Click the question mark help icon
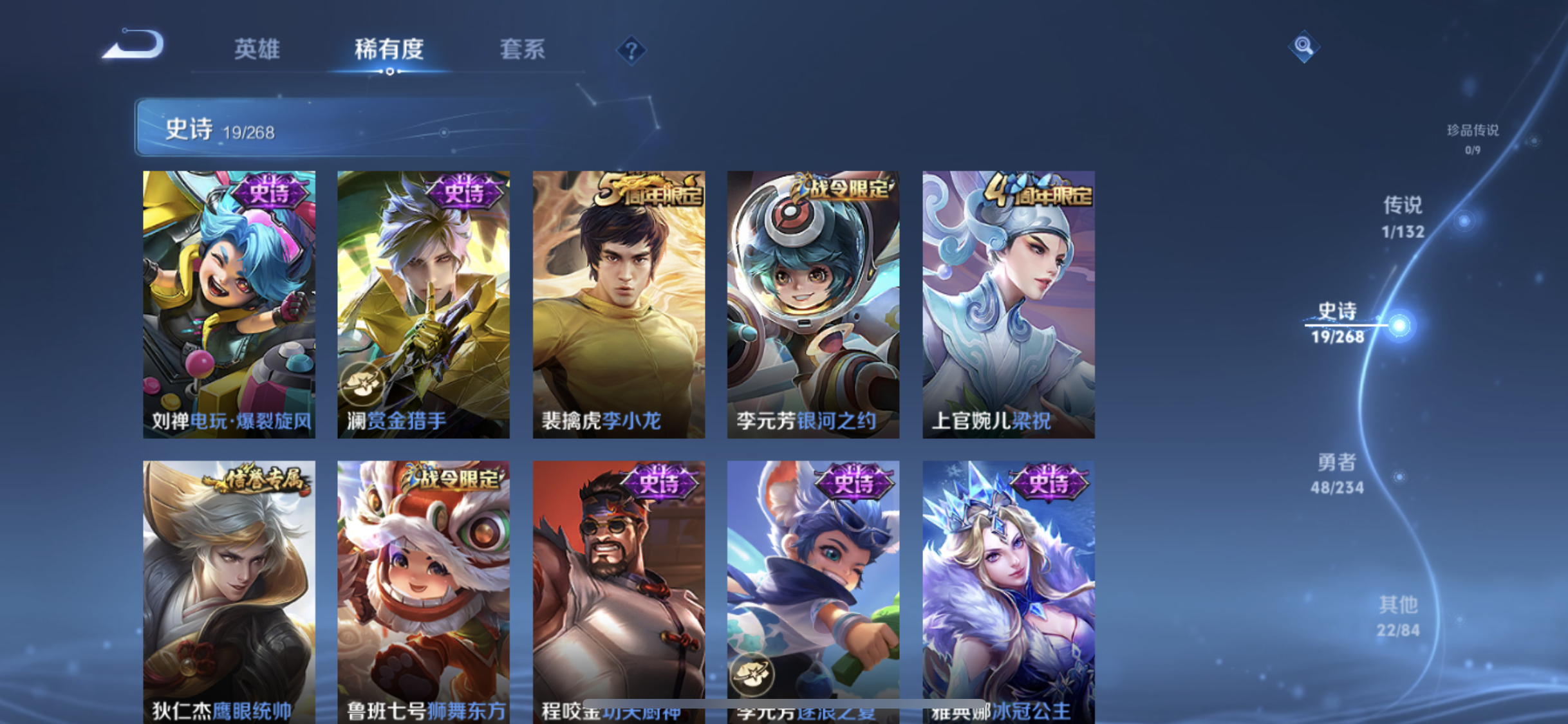This screenshot has height=724, width=1568. pos(632,50)
